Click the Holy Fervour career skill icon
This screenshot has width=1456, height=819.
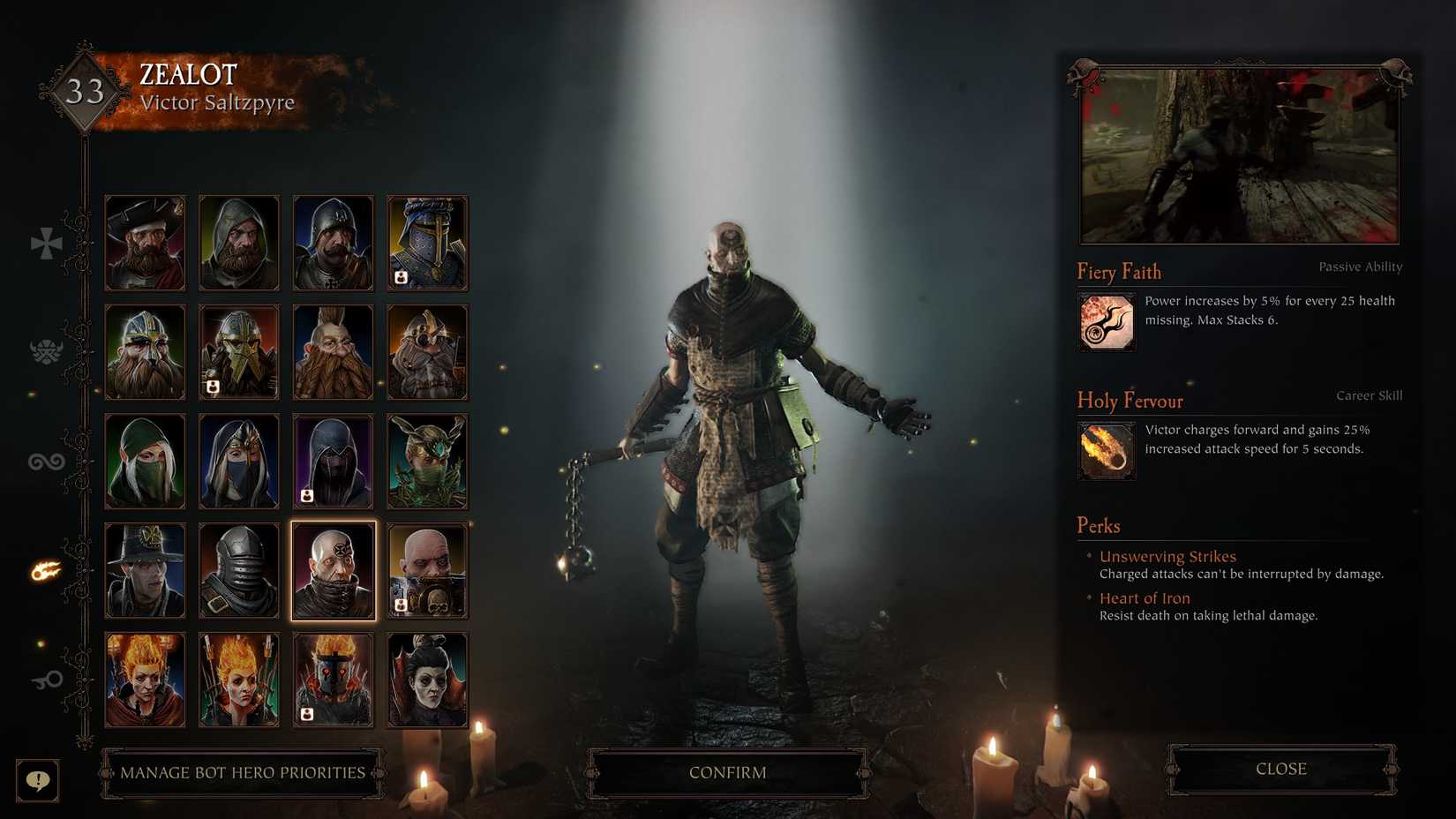[x=1106, y=451]
